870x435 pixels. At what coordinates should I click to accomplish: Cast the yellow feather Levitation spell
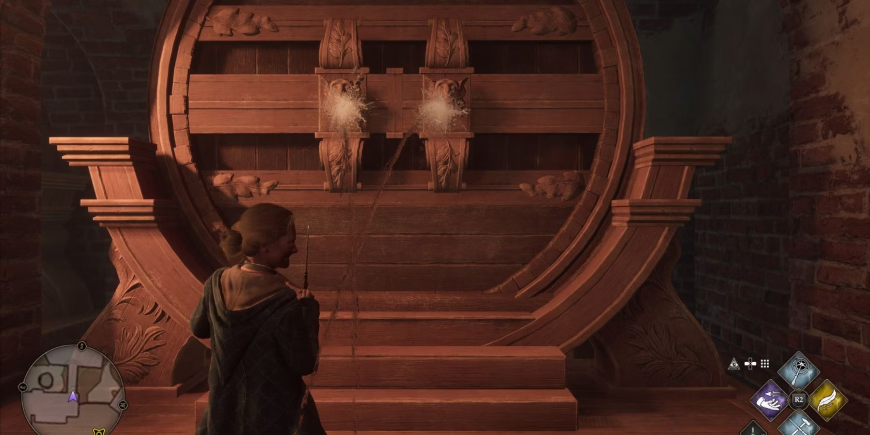[x=827, y=399]
